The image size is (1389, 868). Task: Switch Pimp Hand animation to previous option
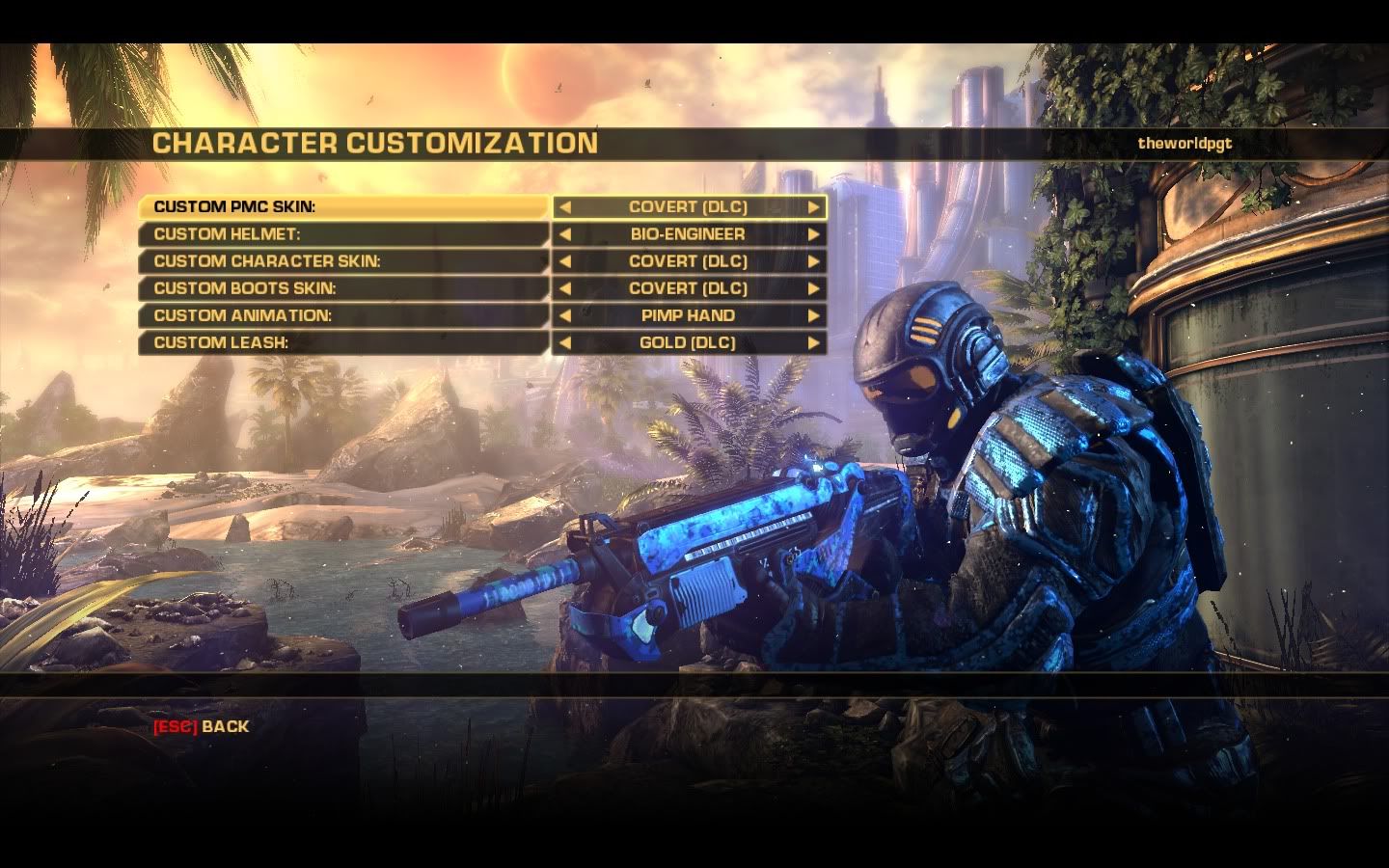click(x=565, y=315)
